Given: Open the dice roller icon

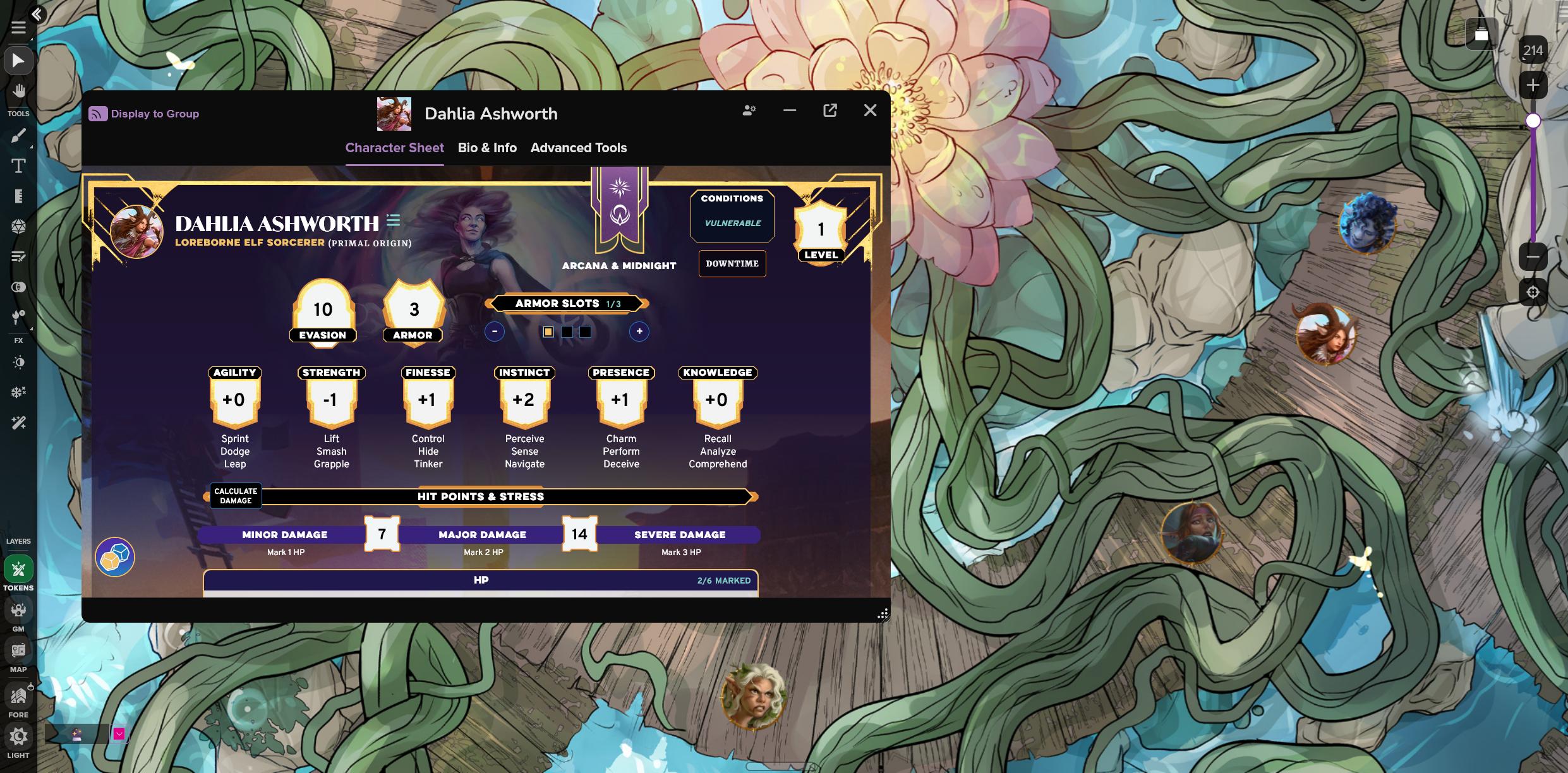Looking at the screenshot, I should coord(114,557).
